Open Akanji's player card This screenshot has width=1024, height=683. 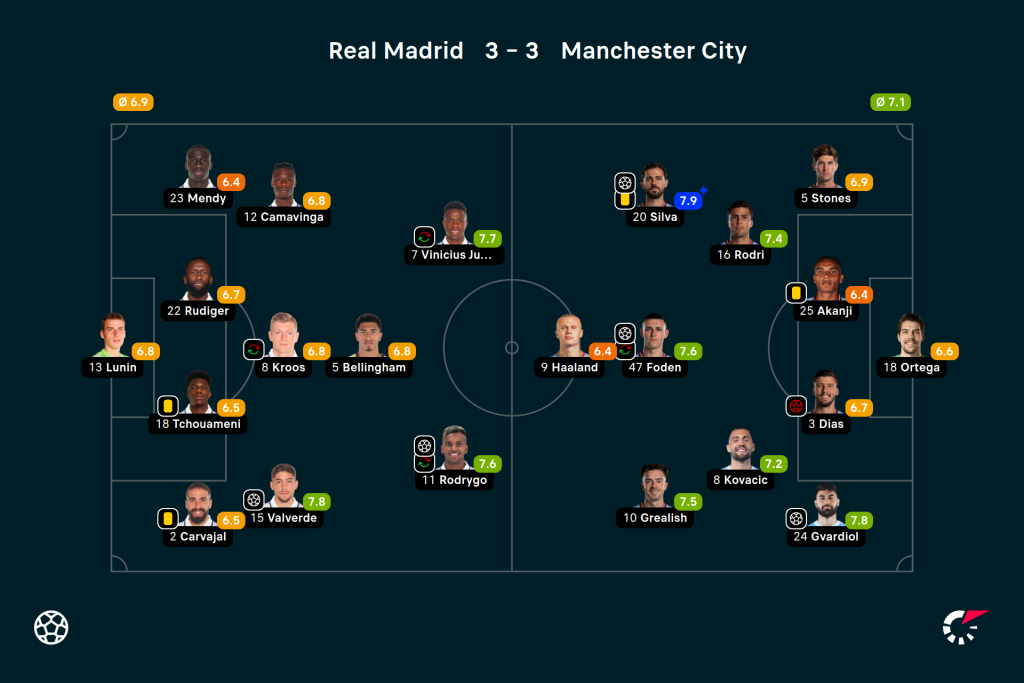coord(826,280)
